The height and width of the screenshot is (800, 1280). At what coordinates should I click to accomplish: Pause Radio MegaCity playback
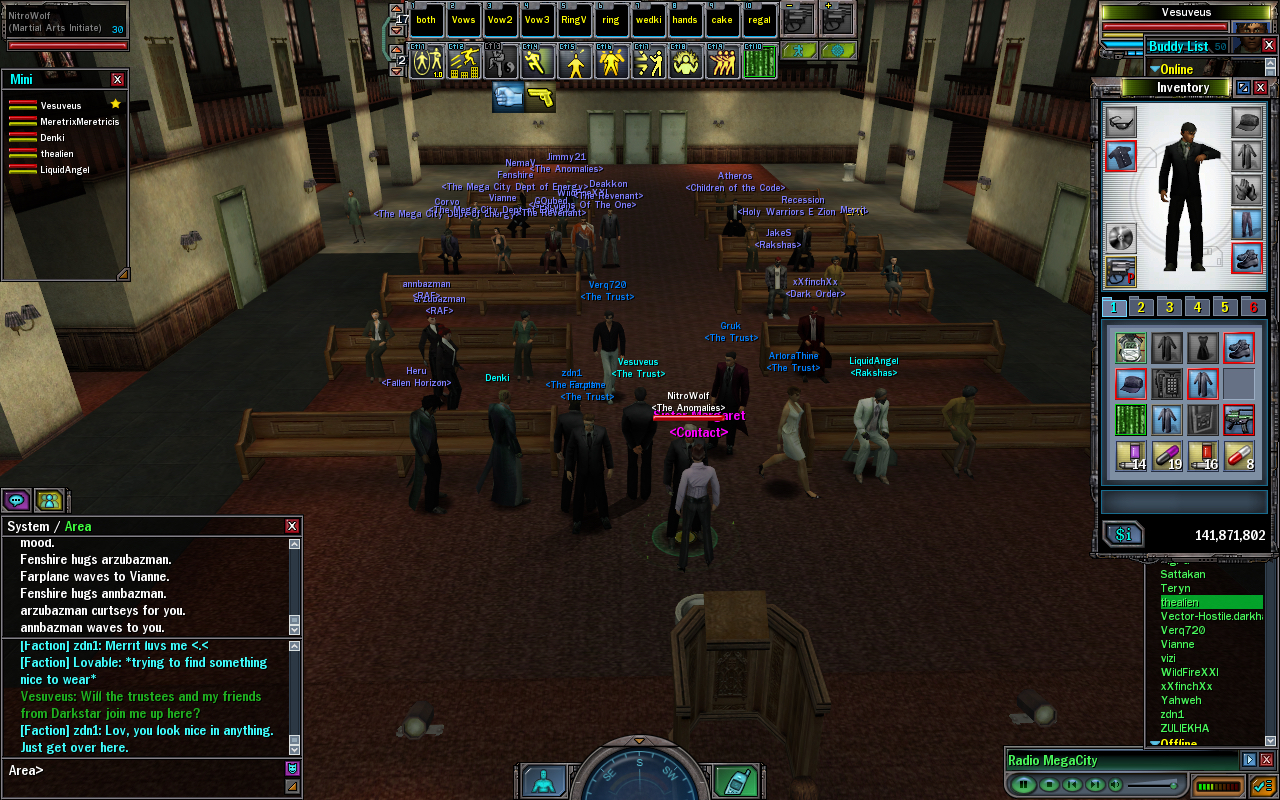tap(1022, 784)
